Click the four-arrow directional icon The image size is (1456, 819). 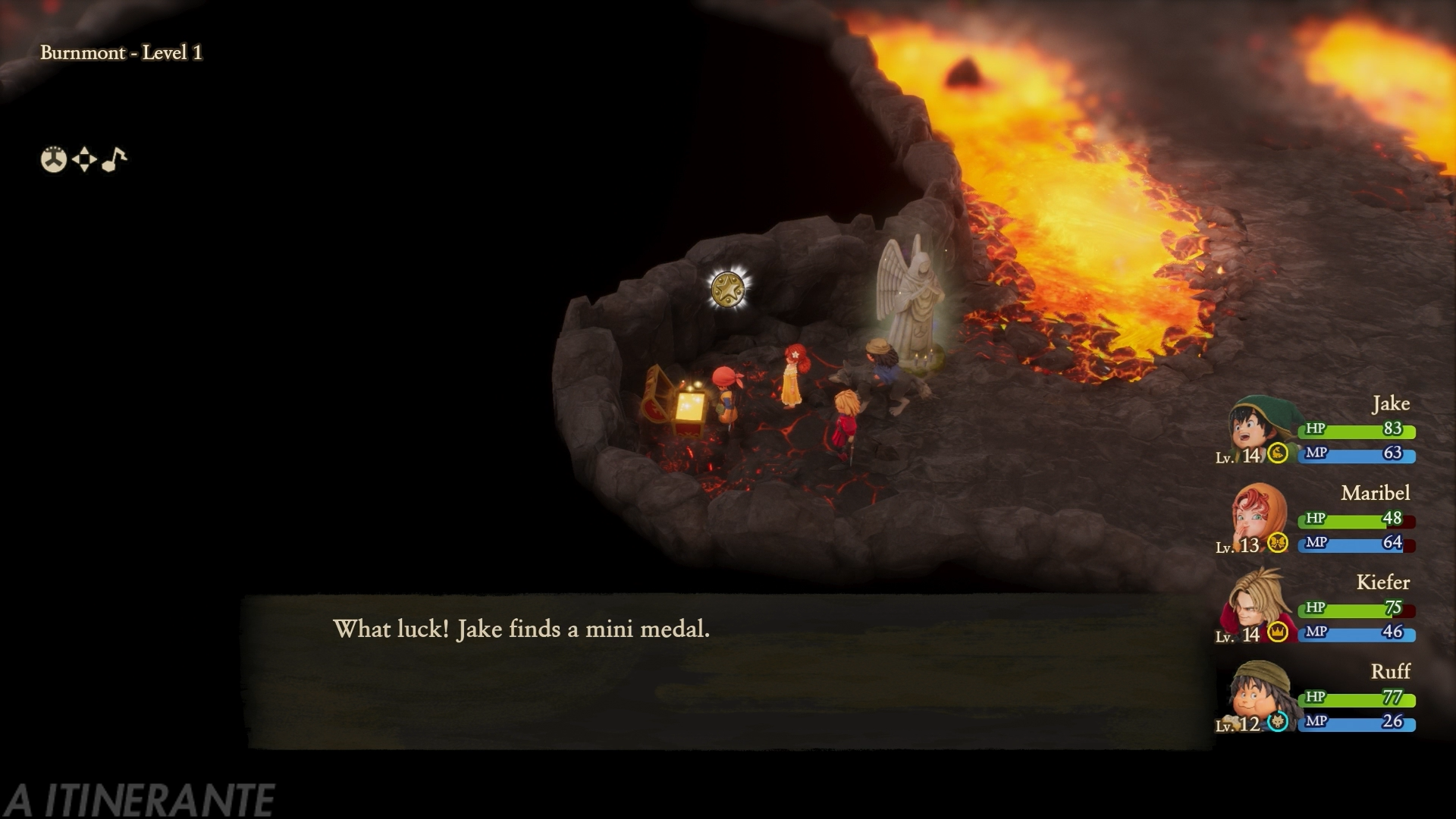84,159
